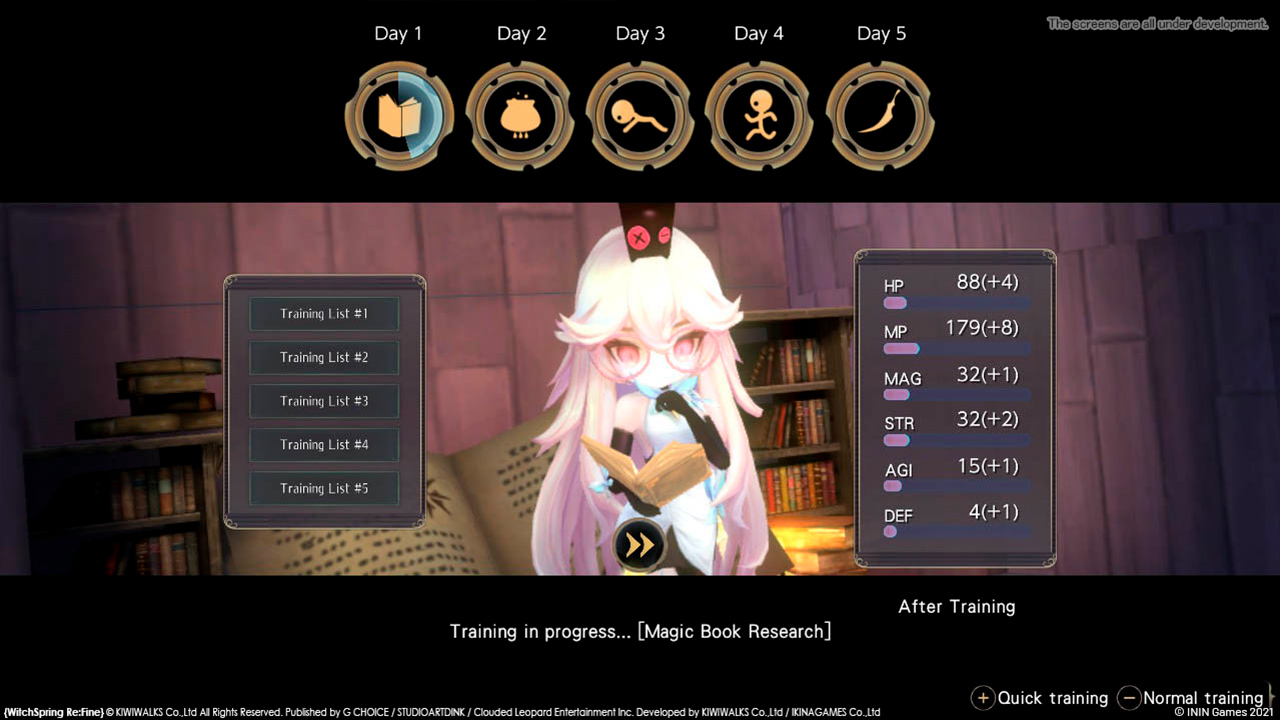
Task: Select the Day 3 wand crafting icon
Action: point(640,115)
